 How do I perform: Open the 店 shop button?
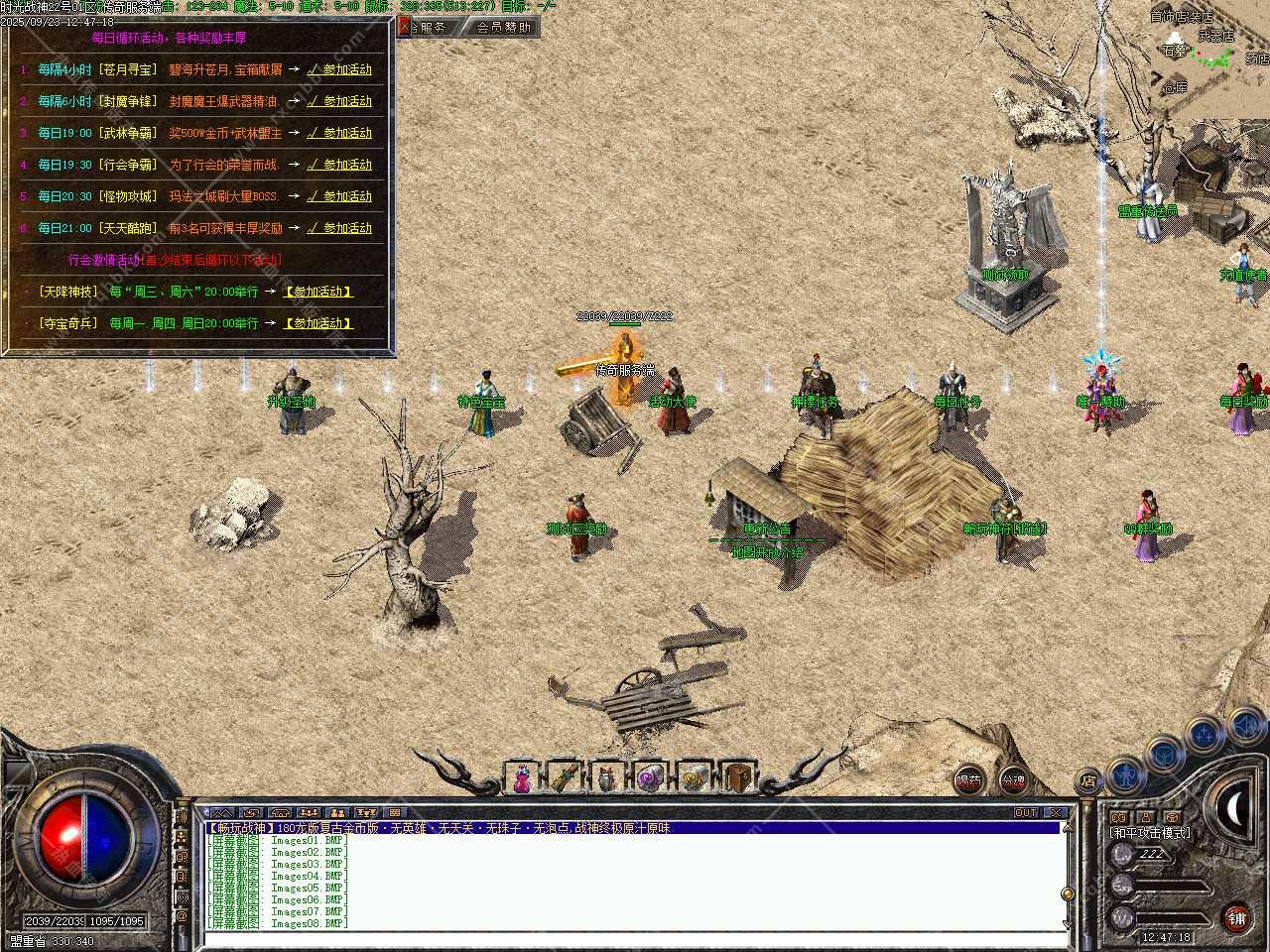point(1088,780)
